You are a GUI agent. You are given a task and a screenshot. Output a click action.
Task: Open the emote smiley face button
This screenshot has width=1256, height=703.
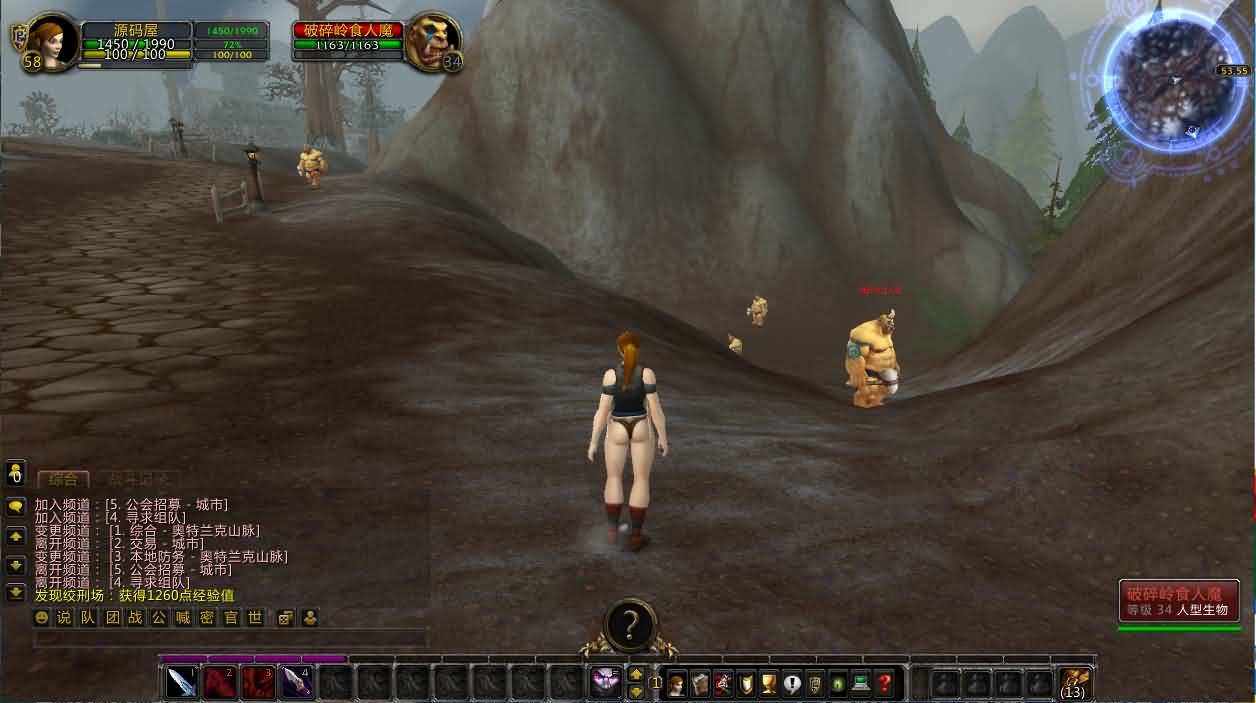(41, 618)
